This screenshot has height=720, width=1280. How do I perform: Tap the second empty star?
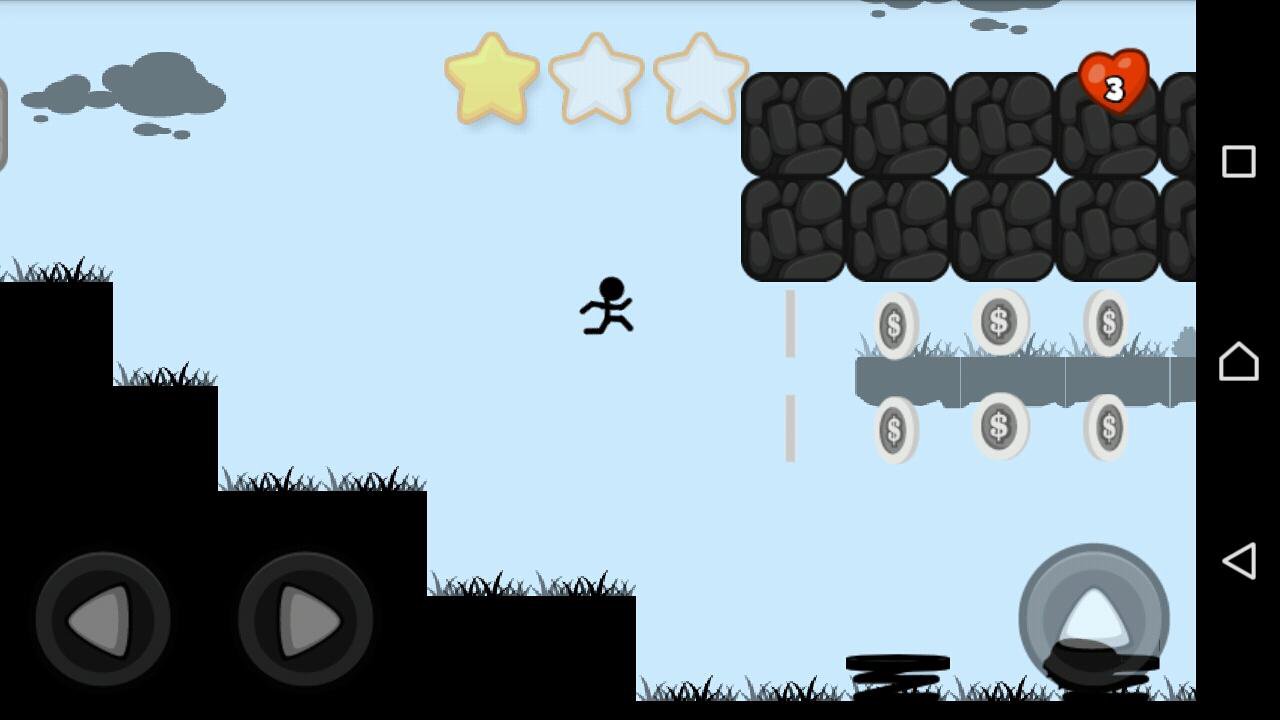[x=597, y=80]
